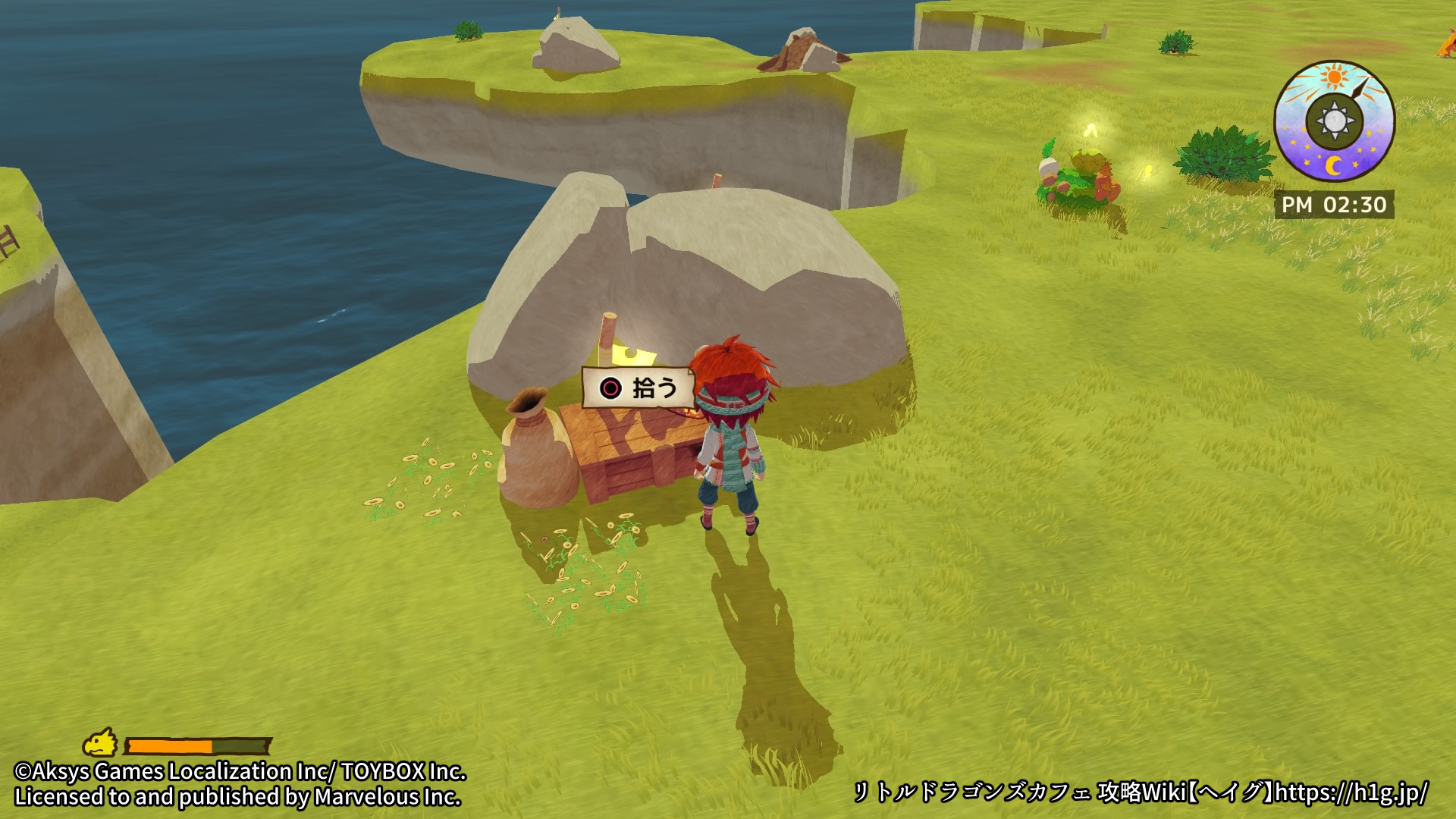
Task: Click the day-night clock dial
Action: (1334, 121)
